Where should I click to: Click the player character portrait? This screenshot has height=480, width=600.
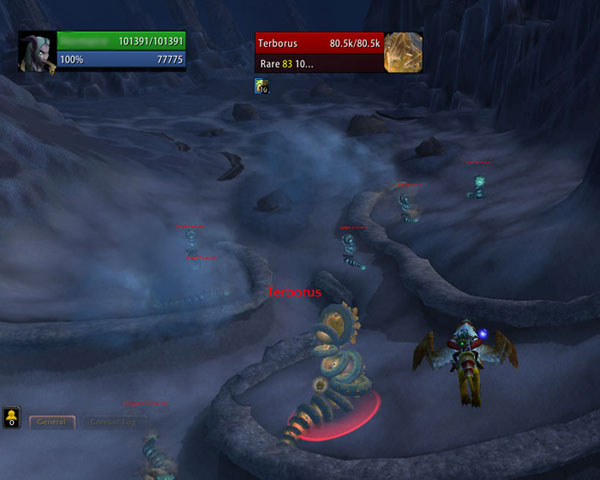(x=37, y=51)
